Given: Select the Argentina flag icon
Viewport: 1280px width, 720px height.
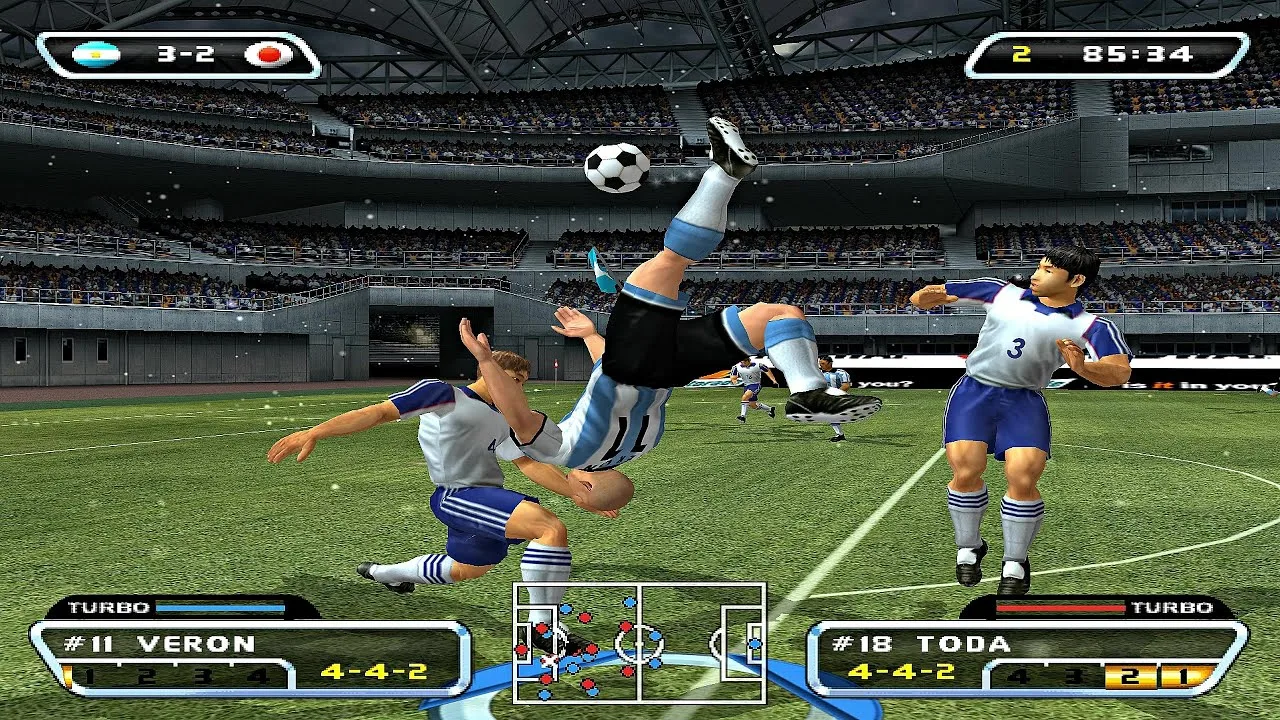Looking at the screenshot, I should tap(97, 54).
